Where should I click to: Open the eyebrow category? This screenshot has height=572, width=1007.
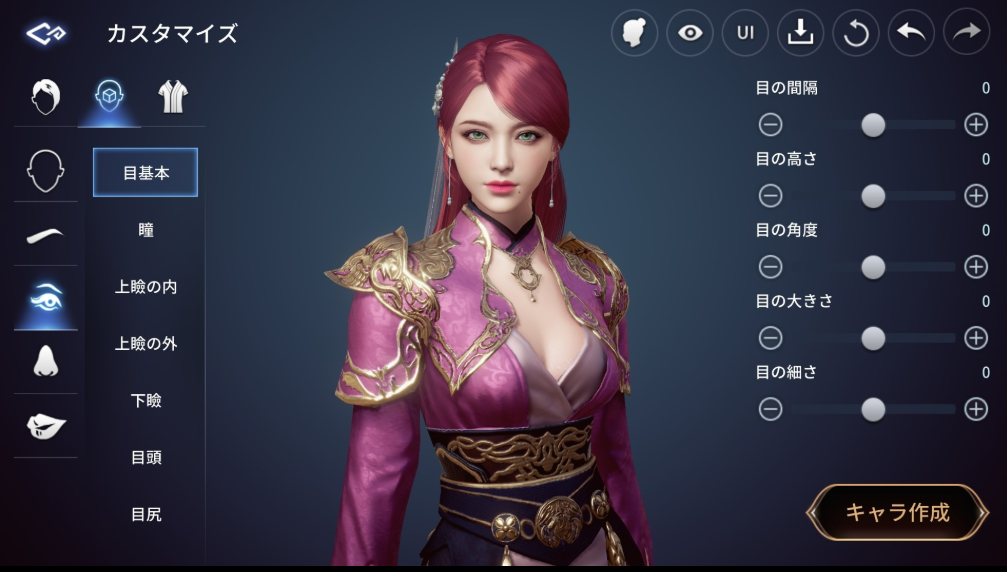coord(46,235)
